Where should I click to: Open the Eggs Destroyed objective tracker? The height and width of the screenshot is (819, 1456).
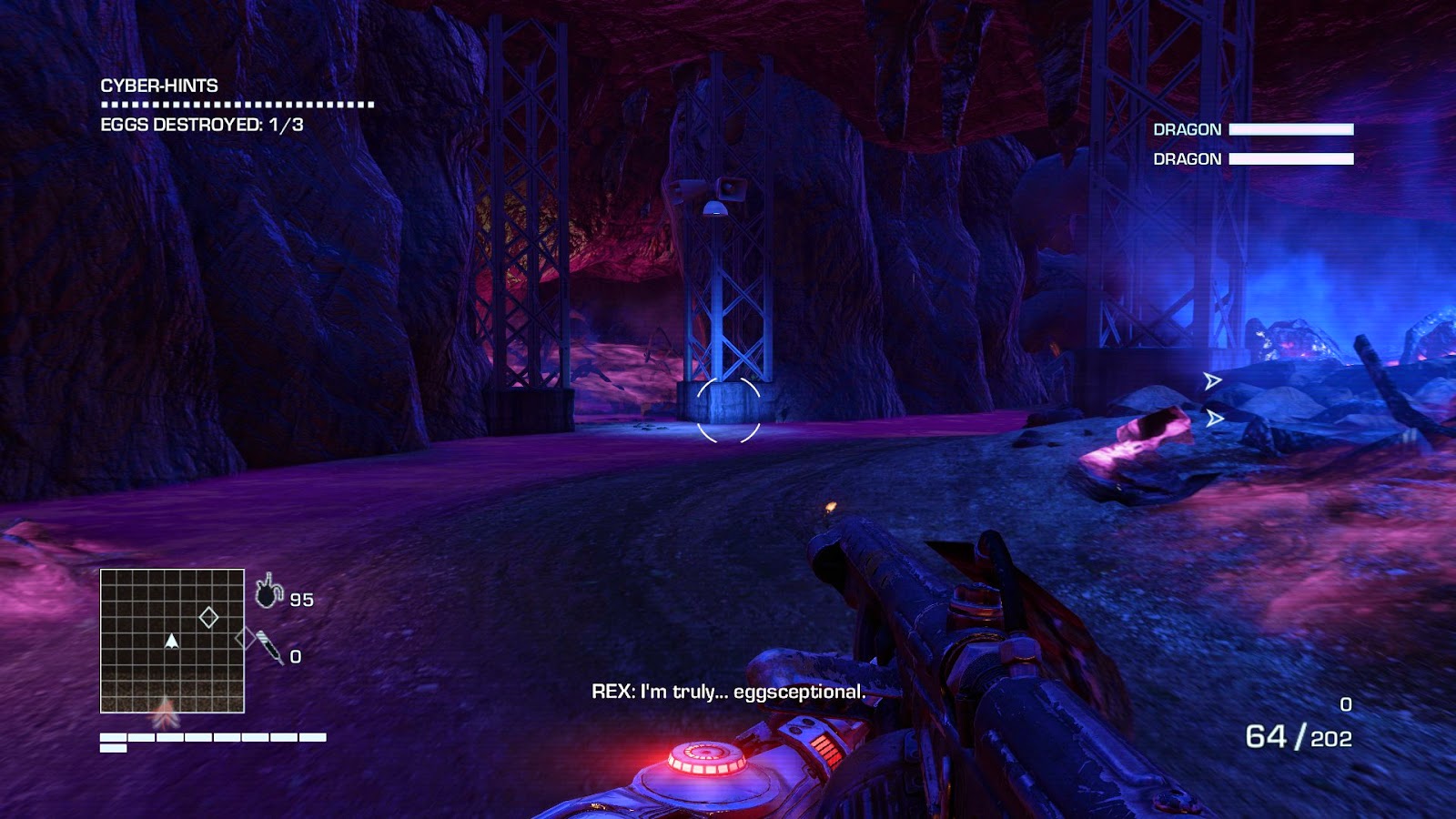coord(201,125)
